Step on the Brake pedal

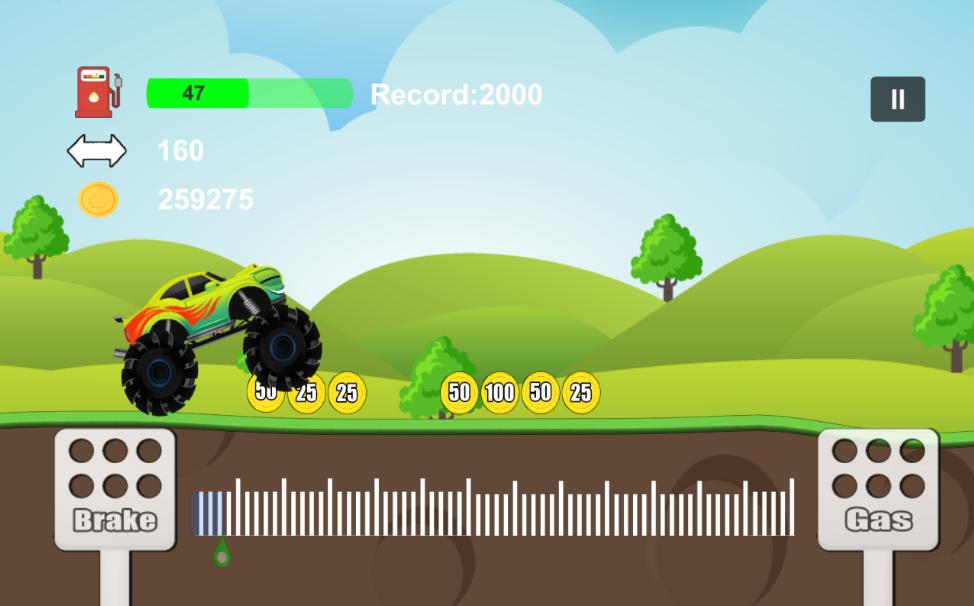[x=115, y=490]
